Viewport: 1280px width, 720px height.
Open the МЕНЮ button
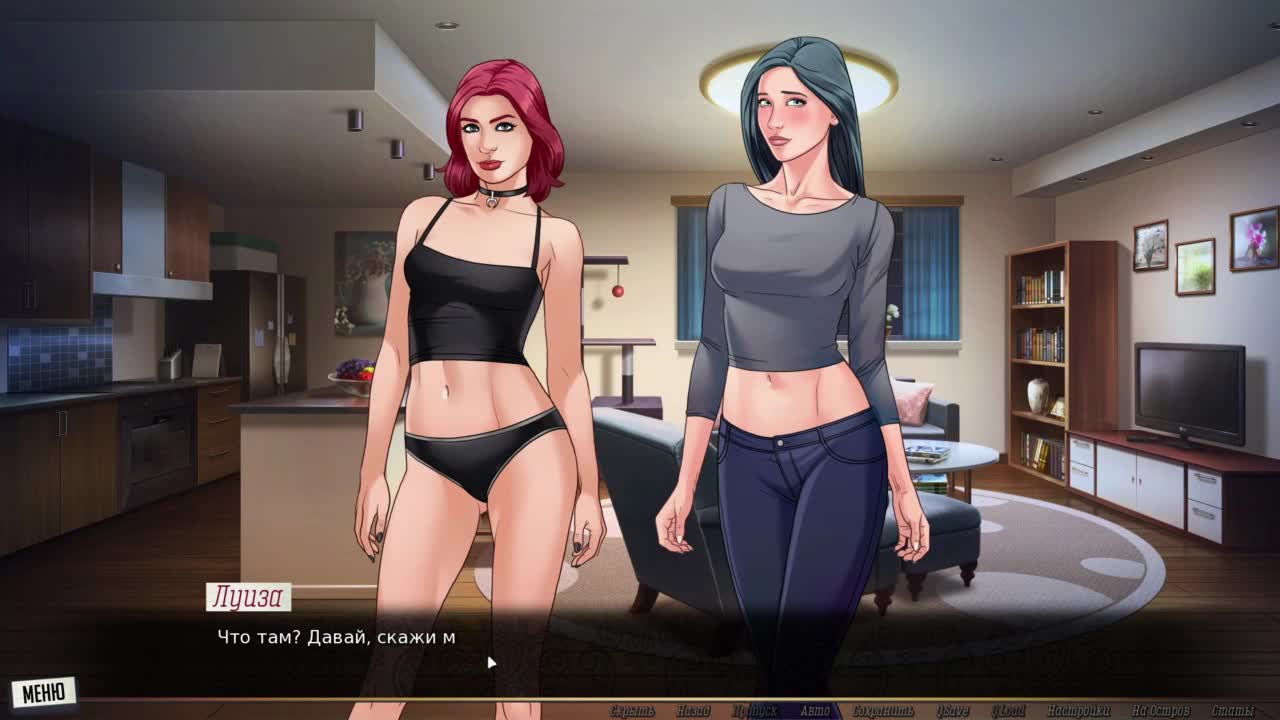click(x=43, y=692)
